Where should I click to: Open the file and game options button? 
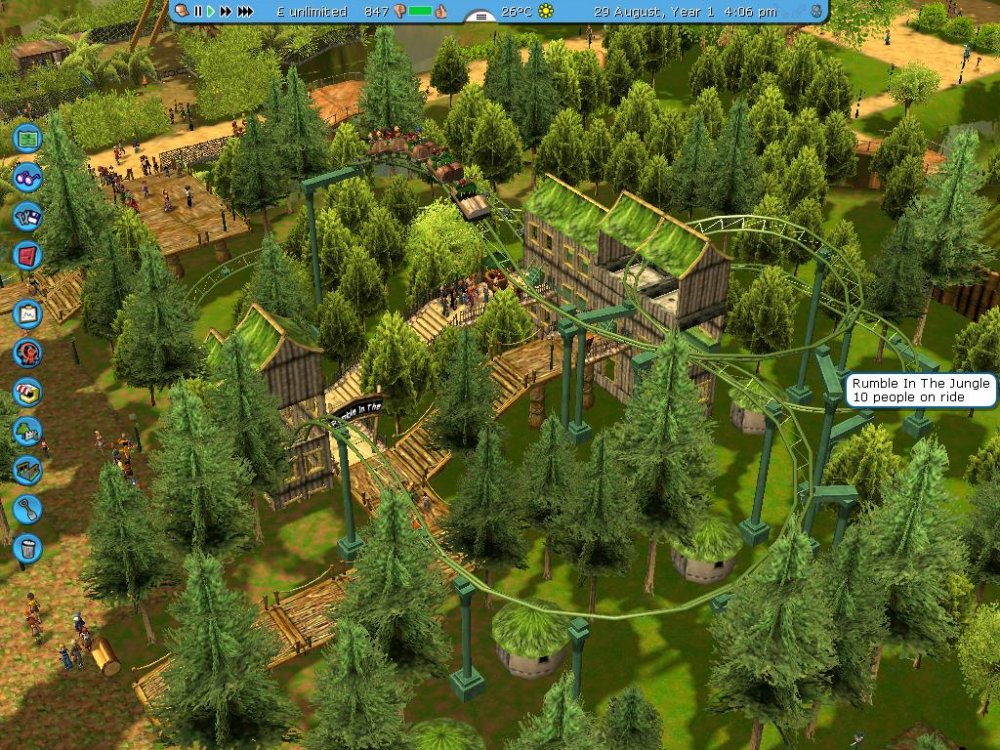pos(27,216)
